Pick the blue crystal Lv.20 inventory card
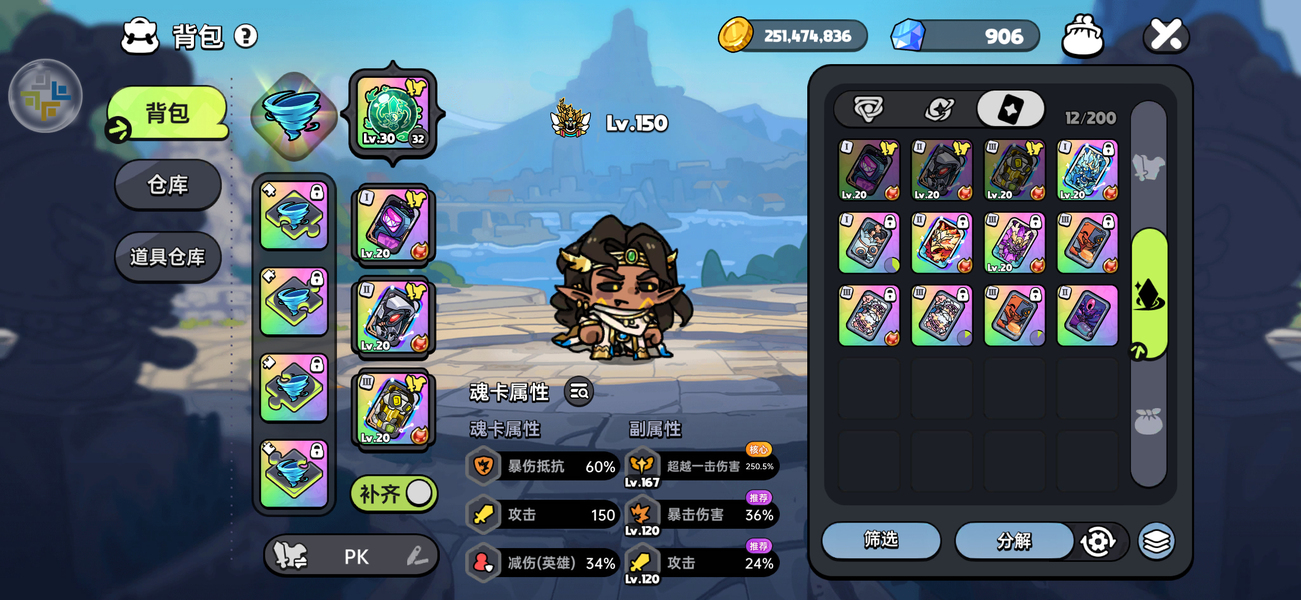Viewport: 1301px width, 600px height. pyautogui.click(x=1087, y=170)
